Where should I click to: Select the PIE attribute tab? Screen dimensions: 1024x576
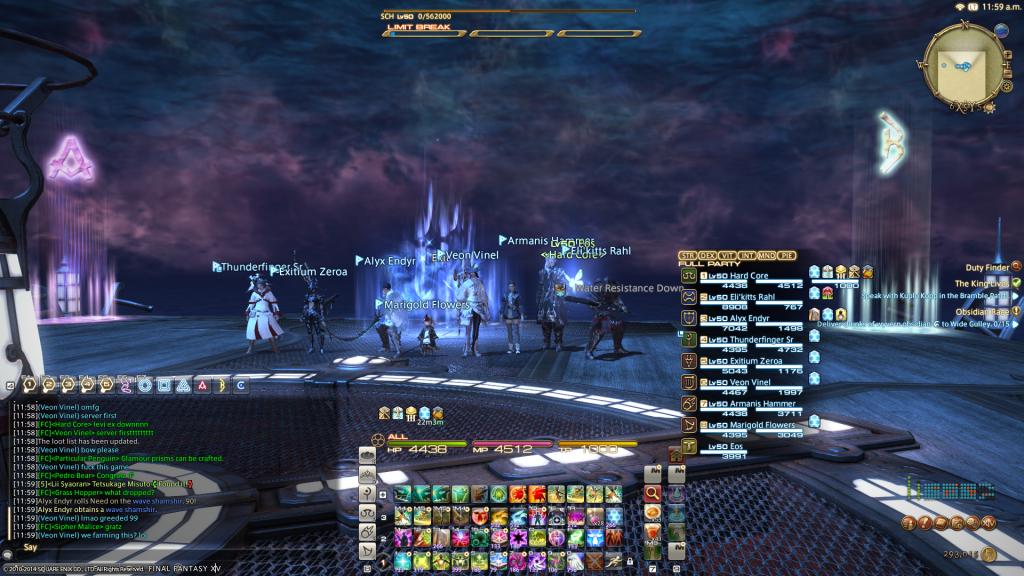pyautogui.click(x=790, y=256)
